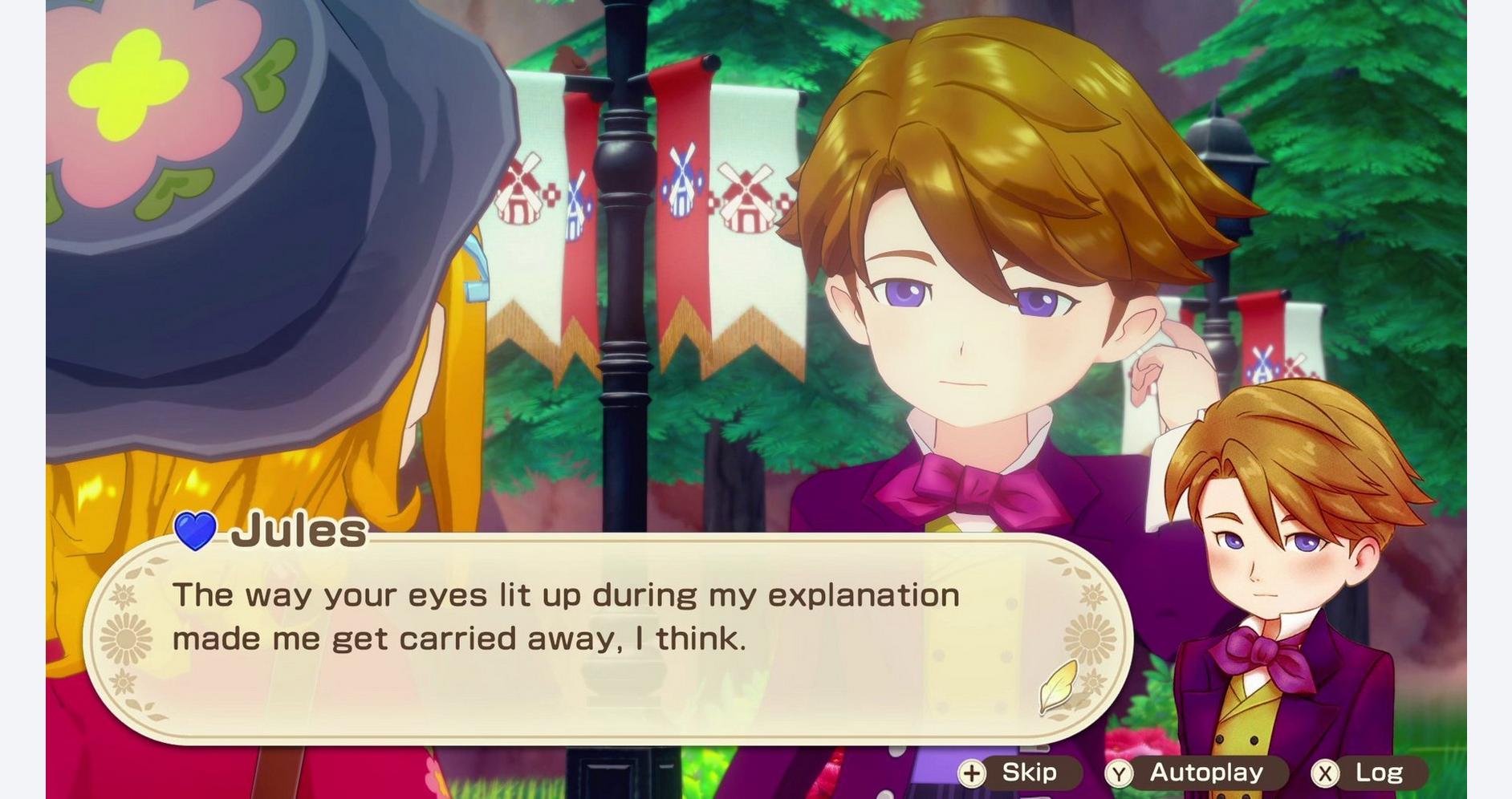Open the dialogue Log
The width and height of the screenshot is (1512, 799).
1368,773
